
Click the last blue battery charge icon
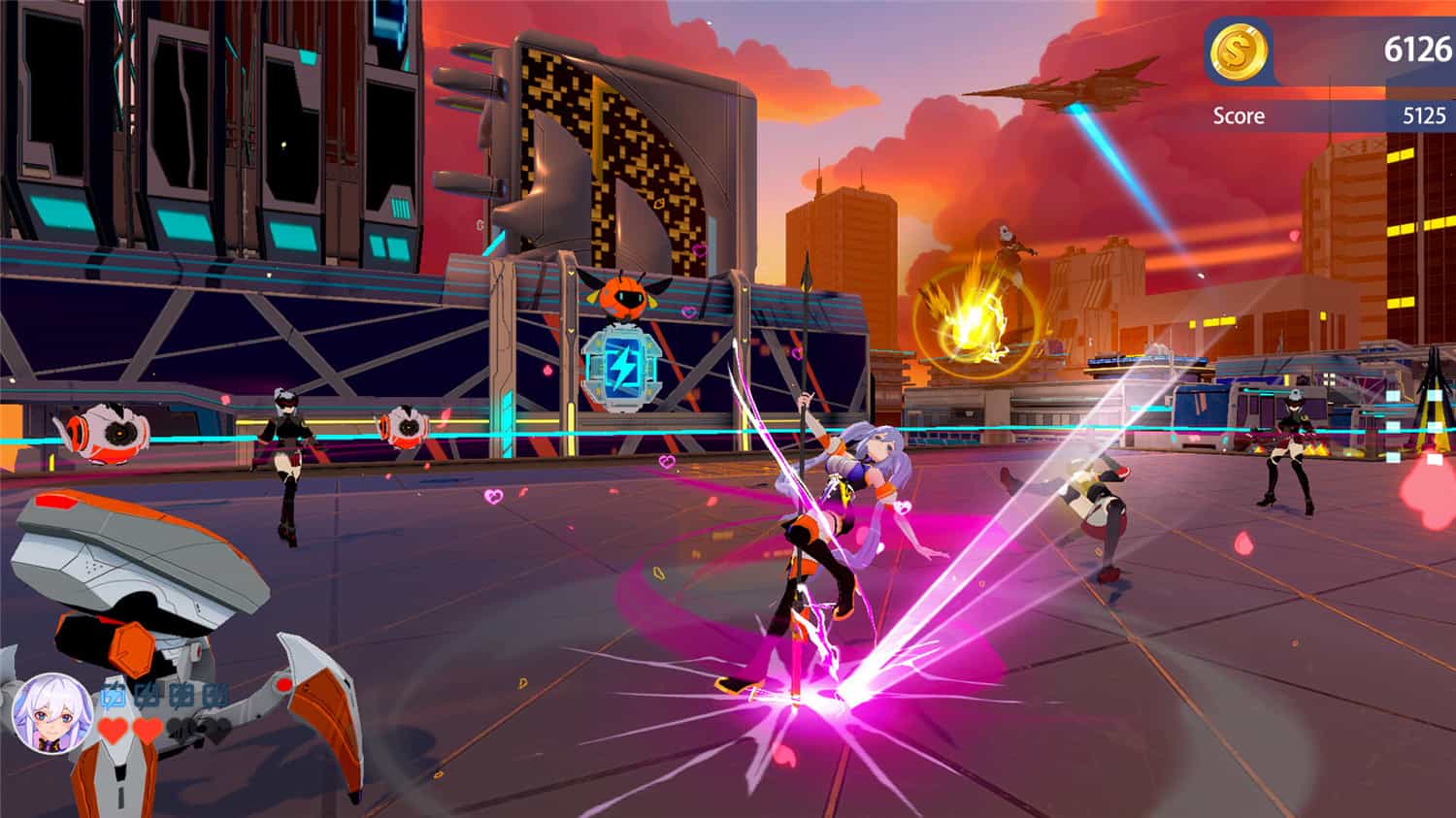[215, 695]
